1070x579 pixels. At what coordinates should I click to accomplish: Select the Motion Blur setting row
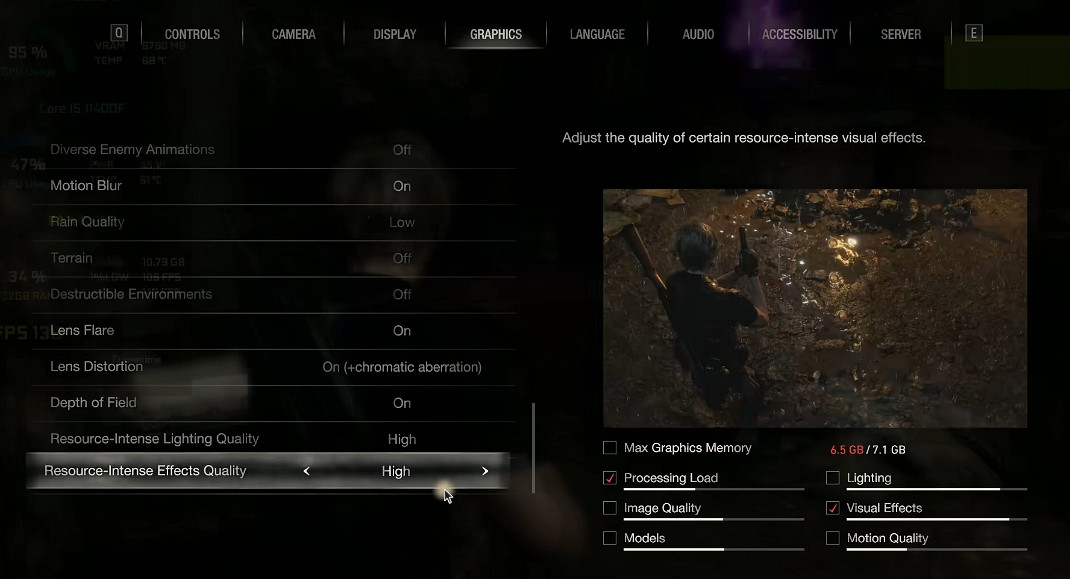270,186
